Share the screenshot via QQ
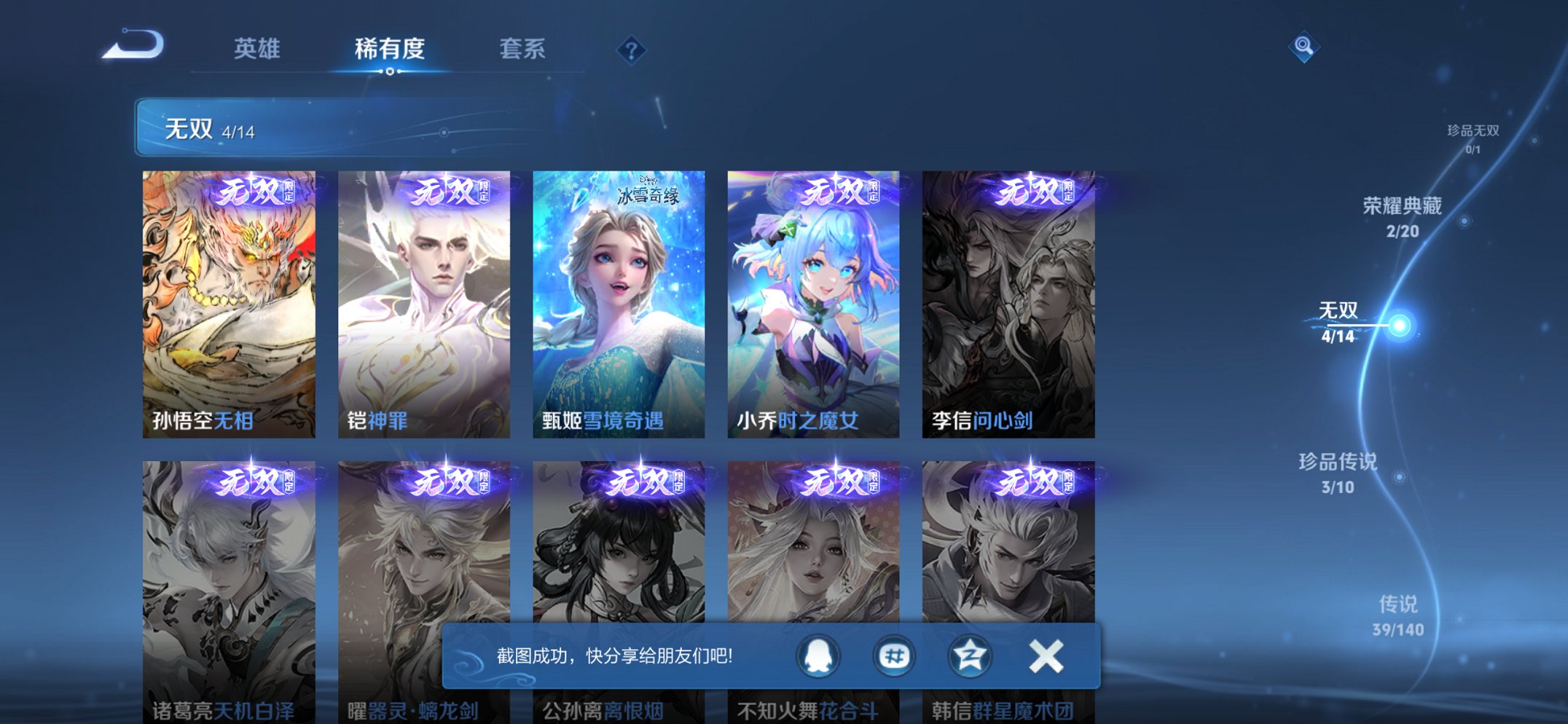The width and height of the screenshot is (1568, 724). (x=816, y=656)
